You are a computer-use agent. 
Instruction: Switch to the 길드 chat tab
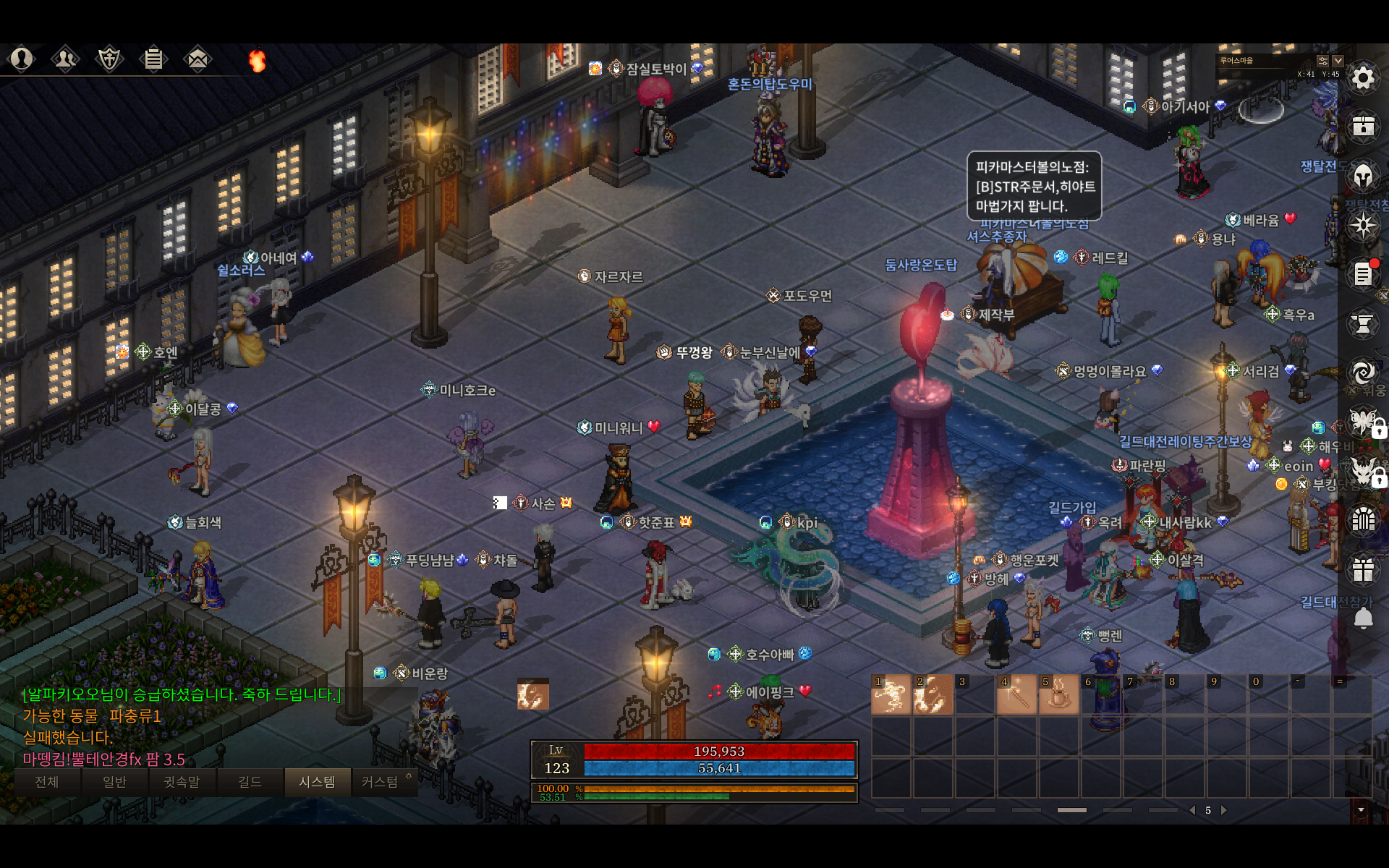pyautogui.click(x=250, y=782)
